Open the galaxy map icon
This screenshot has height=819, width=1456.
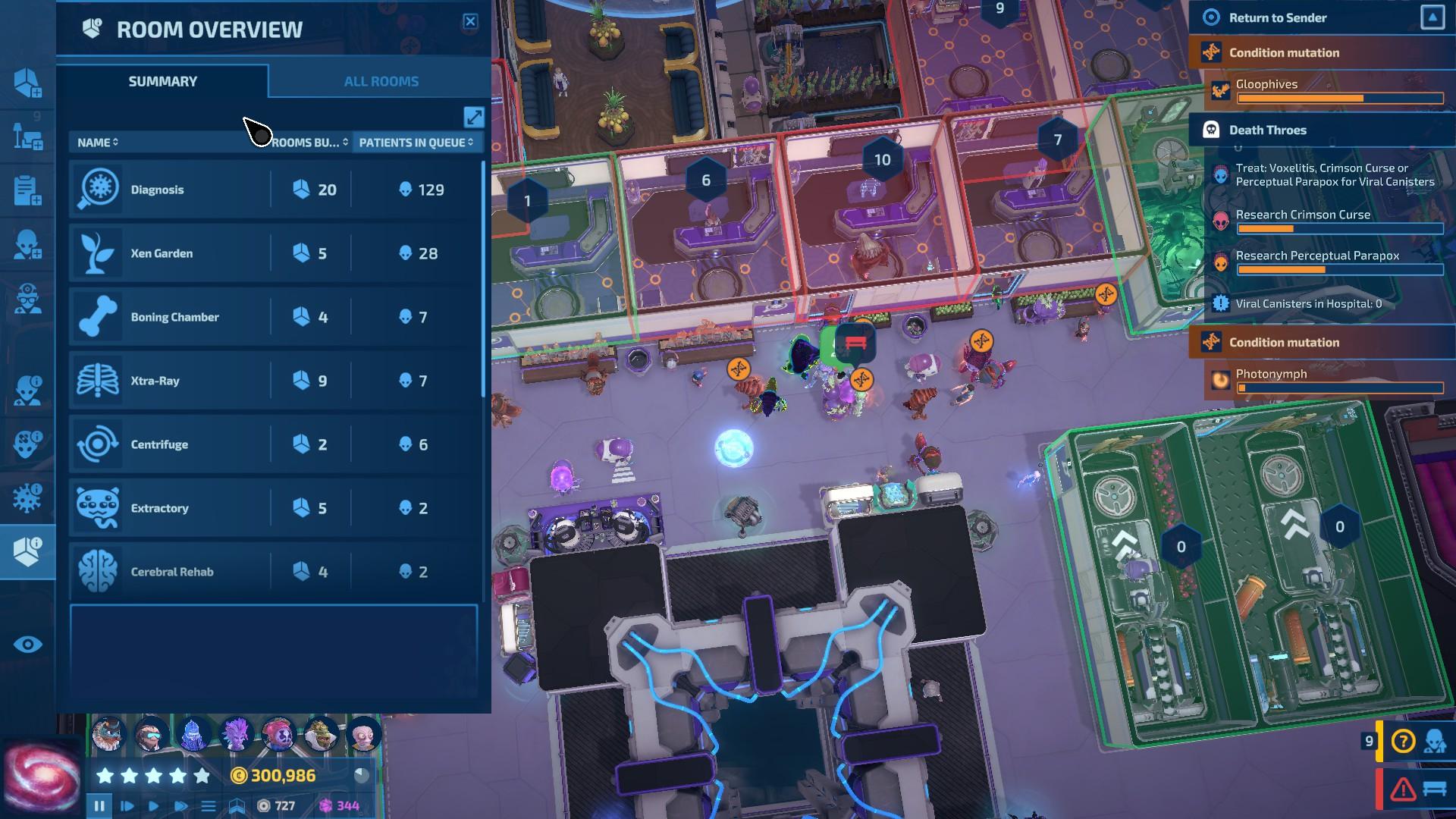coord(42,777)
